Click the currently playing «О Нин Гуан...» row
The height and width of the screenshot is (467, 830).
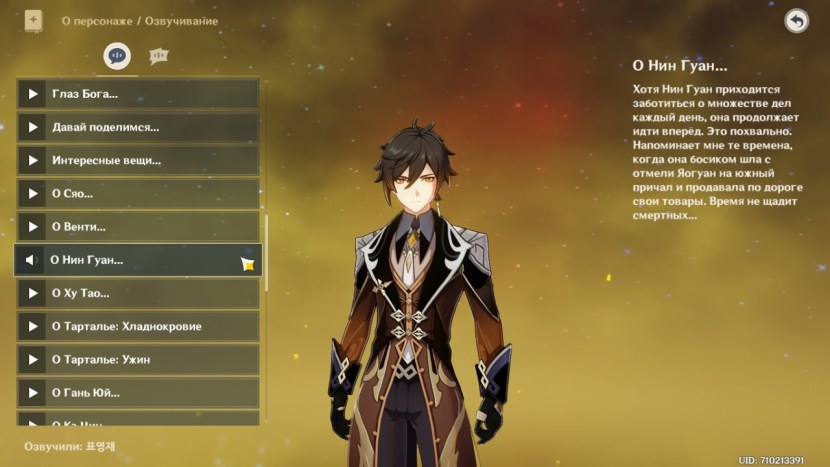point(138,260)
